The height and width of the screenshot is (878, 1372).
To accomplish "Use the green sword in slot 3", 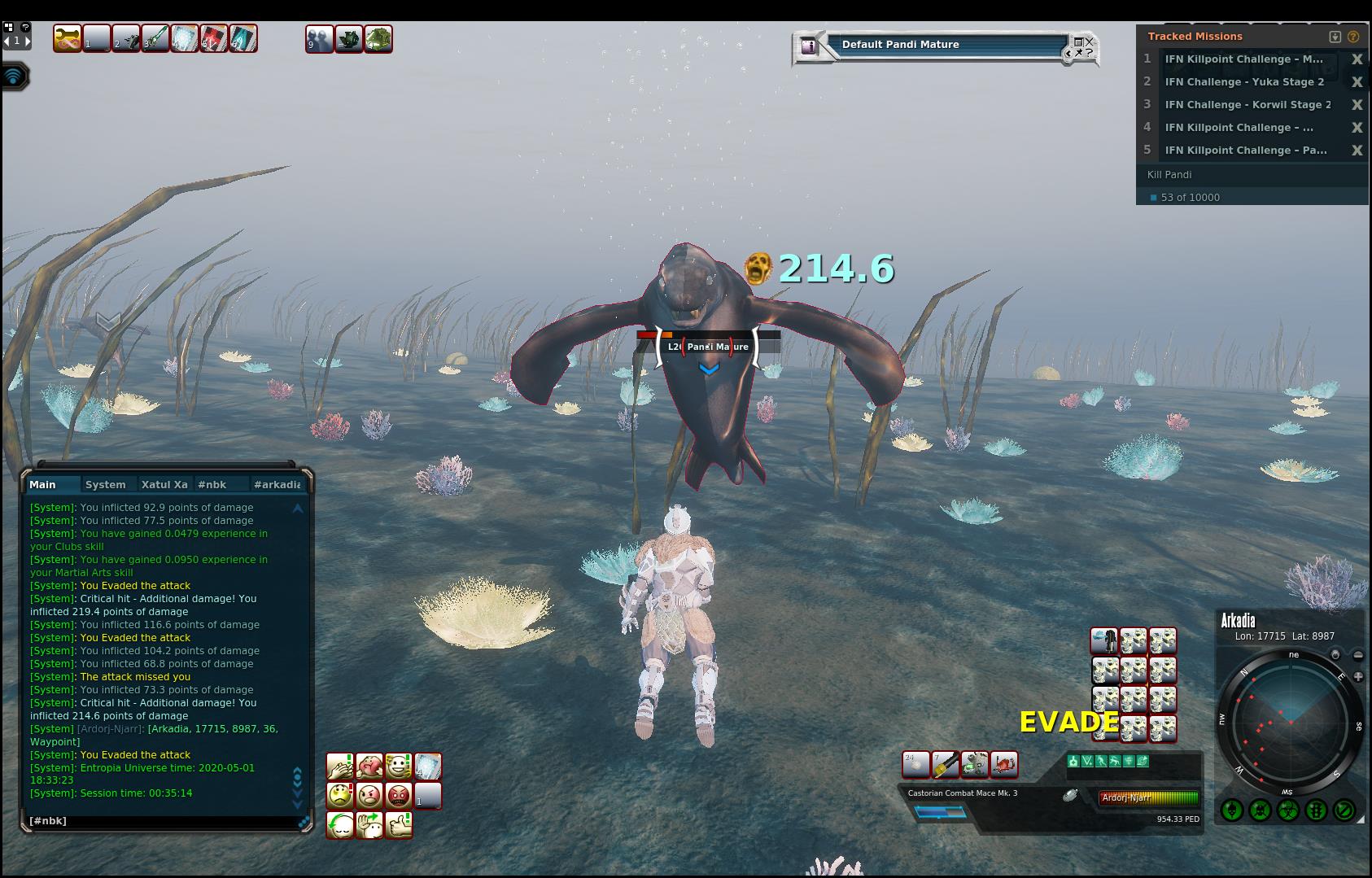I will [155, 38].
